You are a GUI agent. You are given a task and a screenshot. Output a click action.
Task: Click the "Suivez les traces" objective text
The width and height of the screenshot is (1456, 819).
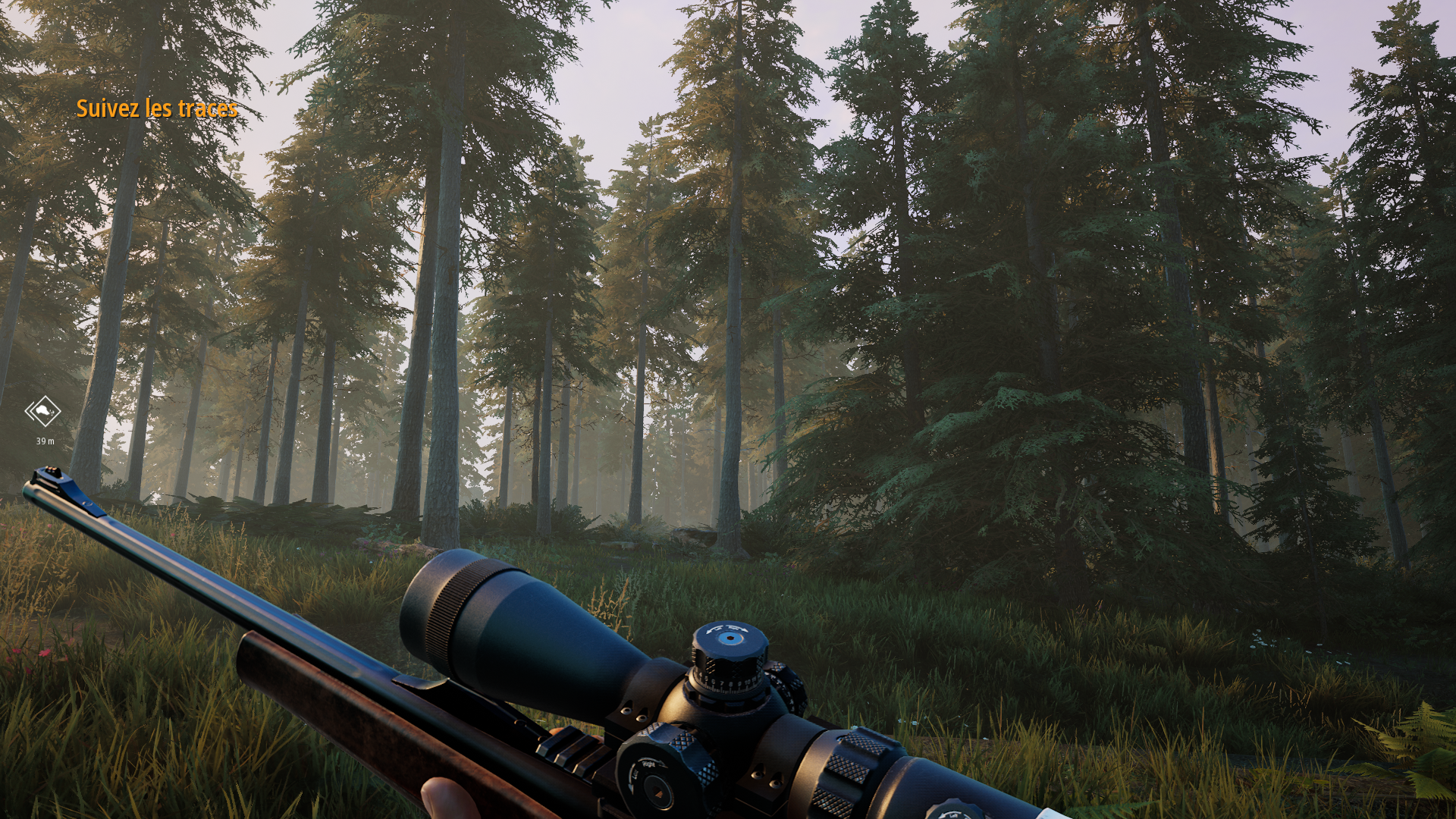157,109
